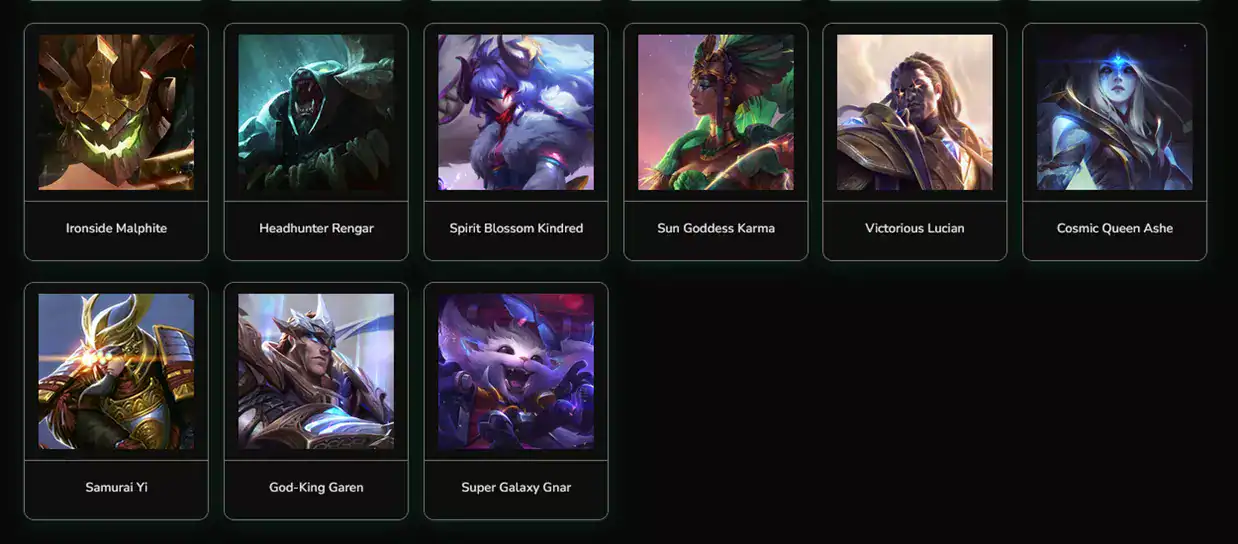Select the Ironside Malphite skin card
Image resolution: width=1238 pixels, height=544 pixels.
[x=116, y=141]
